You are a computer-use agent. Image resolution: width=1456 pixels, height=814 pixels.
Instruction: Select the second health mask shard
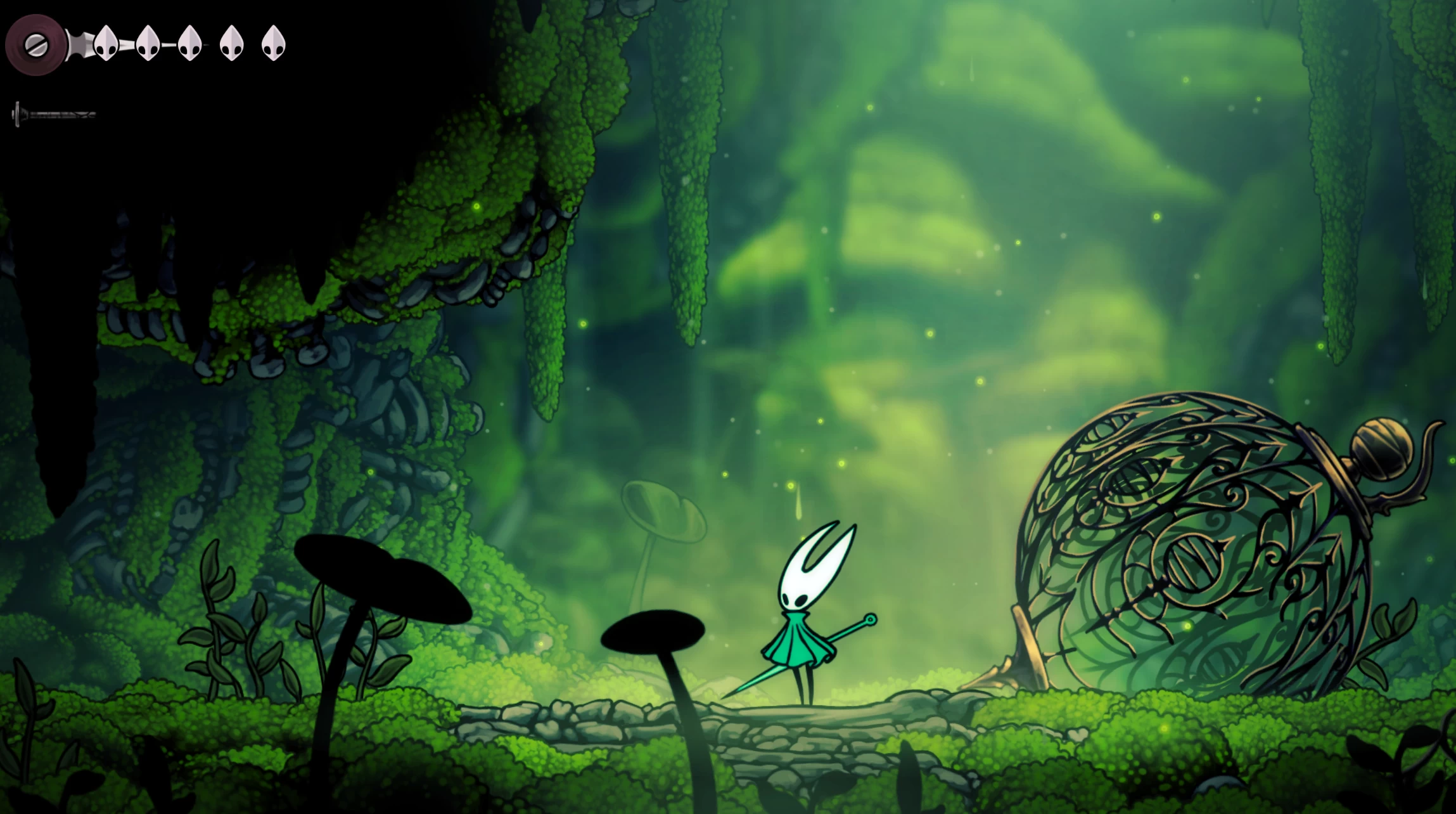[x=147, y=43]
